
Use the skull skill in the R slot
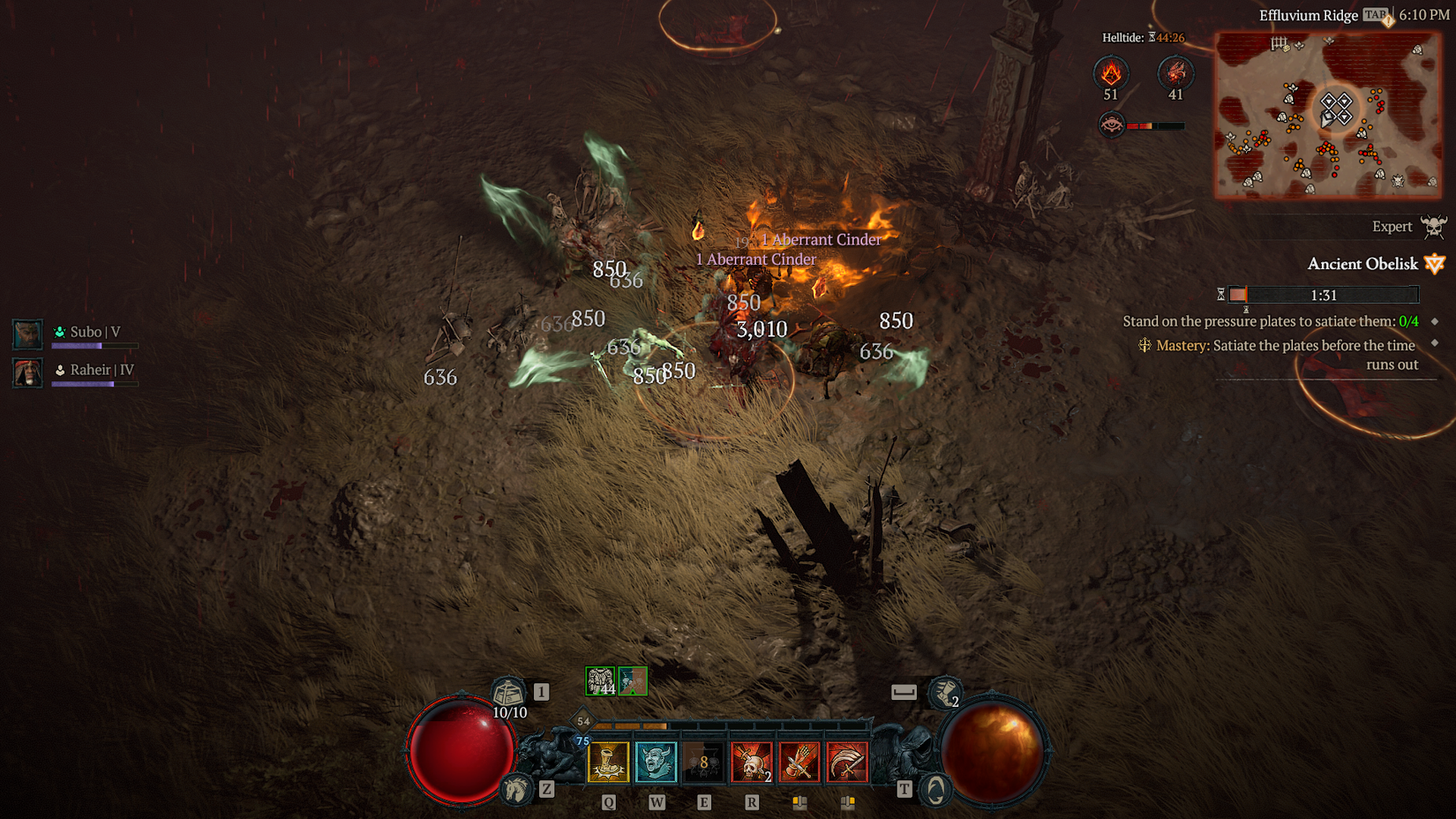pos(752,761)
